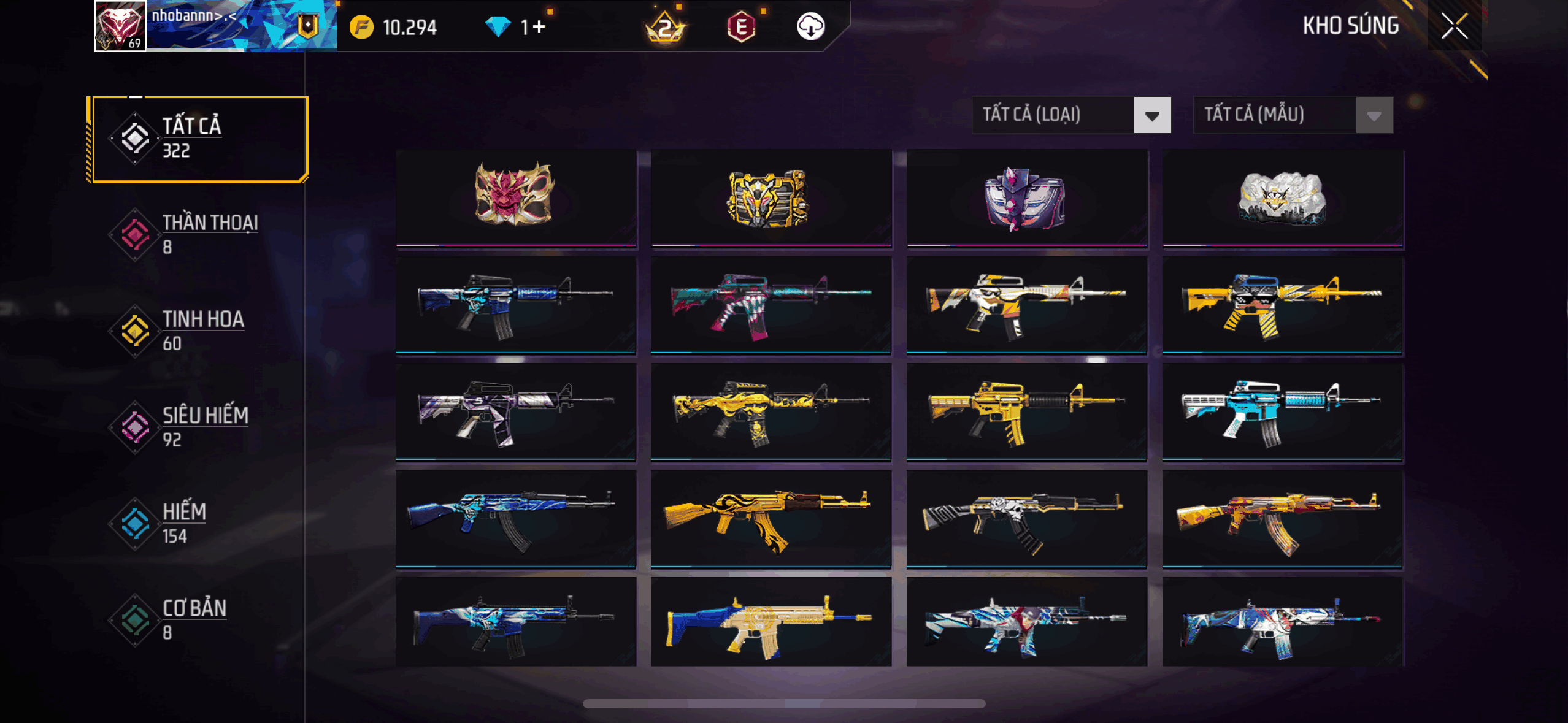Expand the Tất Cả (Mẫu) skin dropdown

coord(1293,115)
